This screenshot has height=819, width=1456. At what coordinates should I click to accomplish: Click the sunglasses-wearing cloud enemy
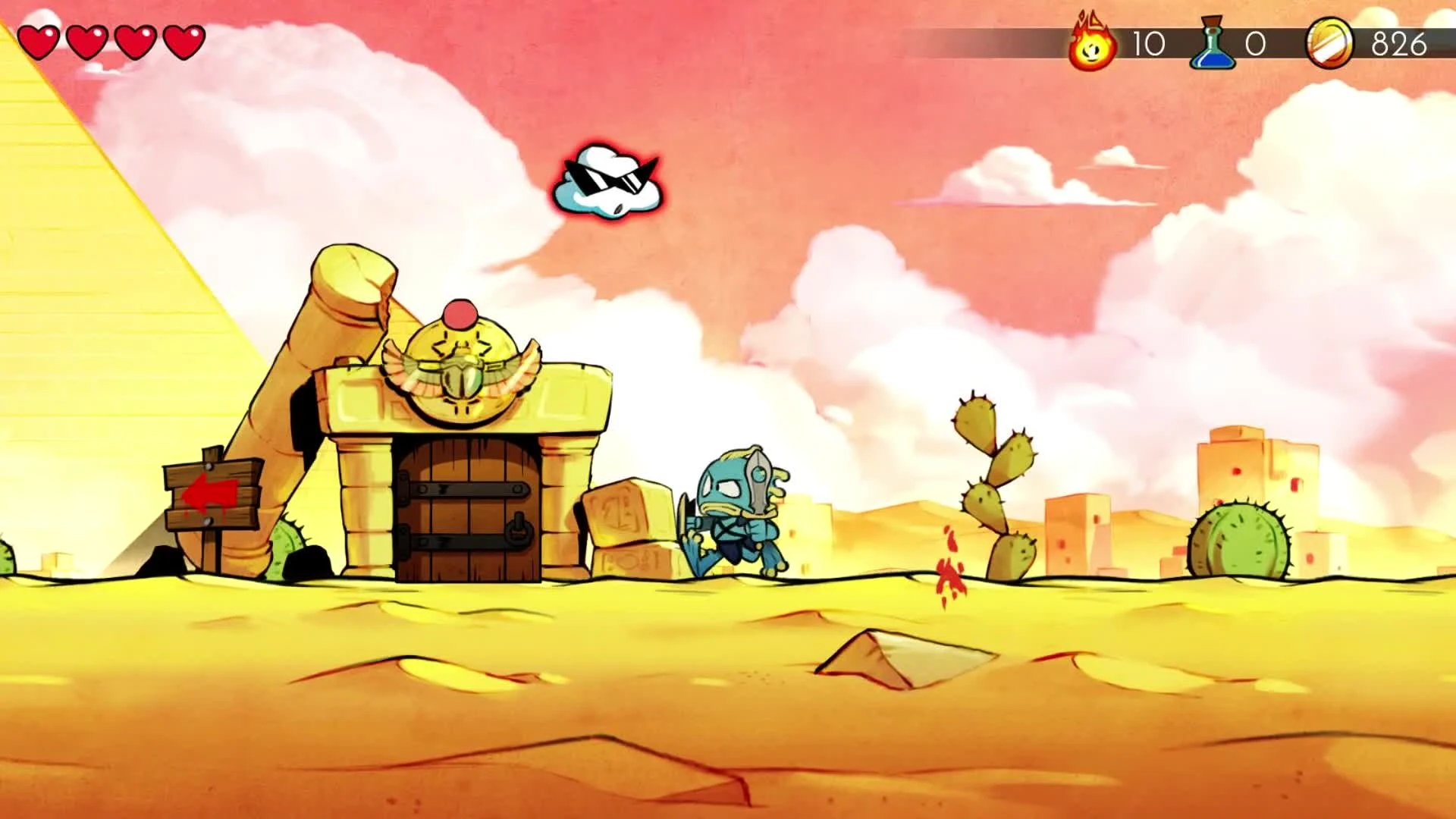click(607, 182)
